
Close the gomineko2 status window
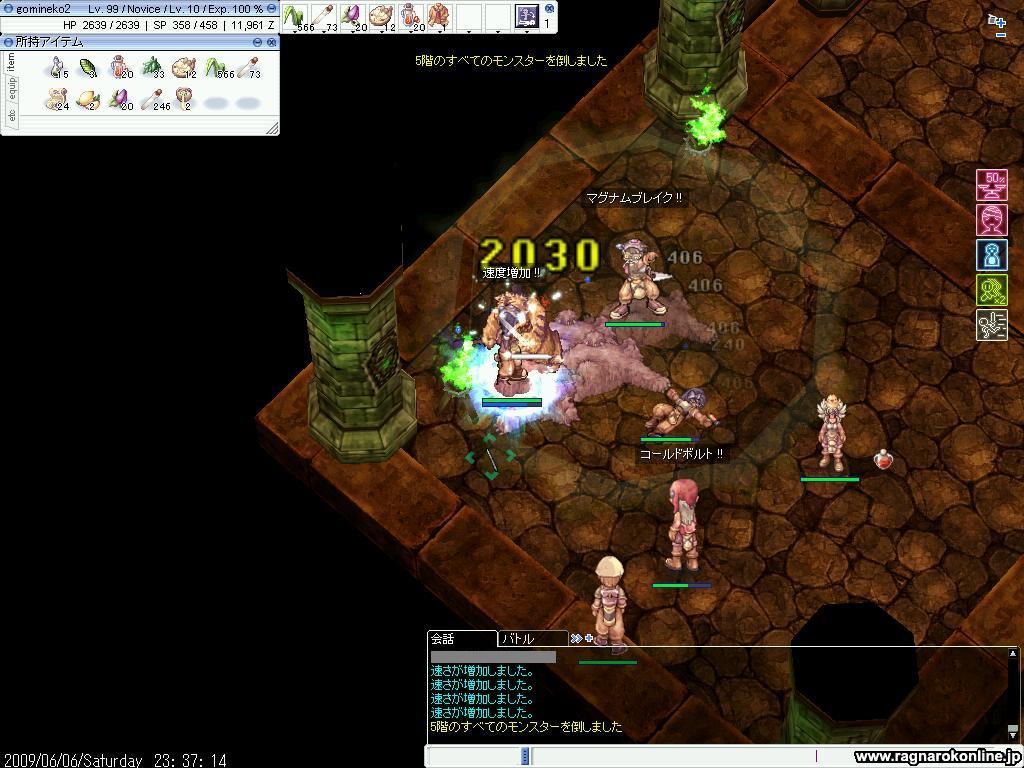tap(271, 9)
